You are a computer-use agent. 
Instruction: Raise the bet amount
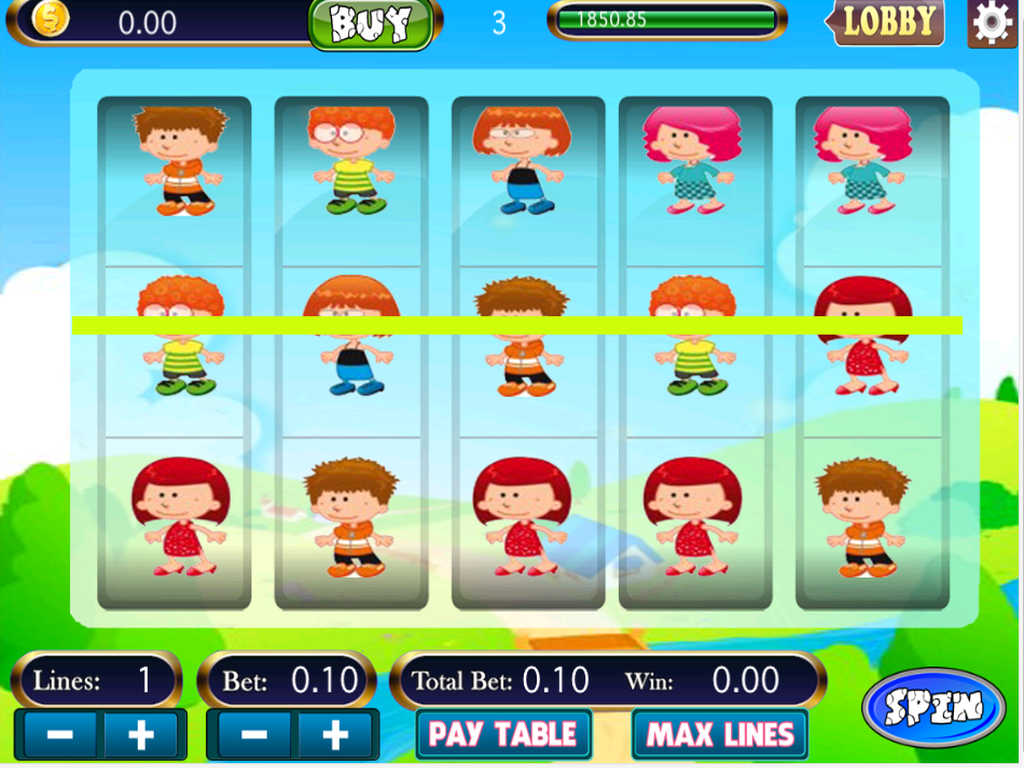coord(335,735)
